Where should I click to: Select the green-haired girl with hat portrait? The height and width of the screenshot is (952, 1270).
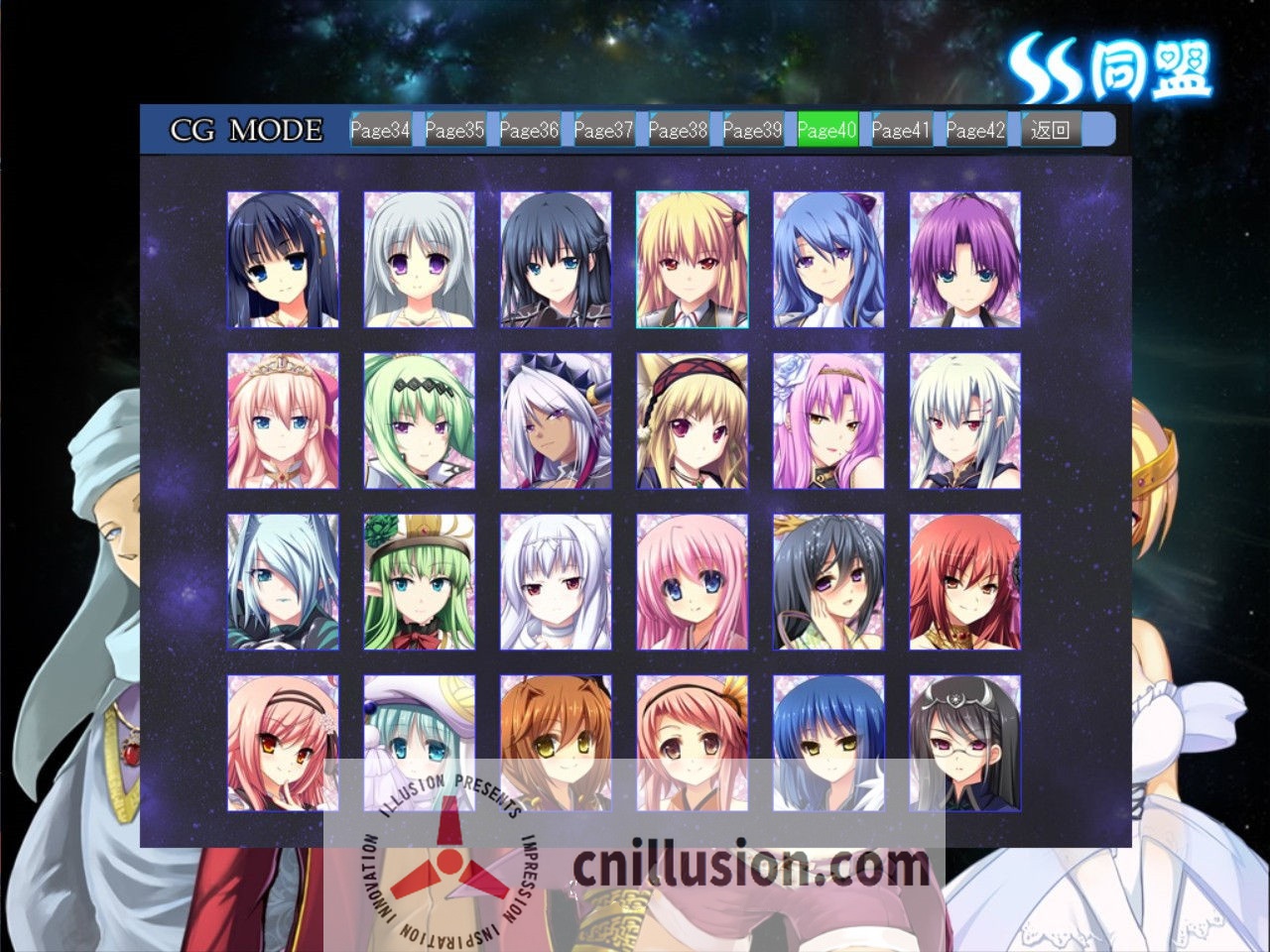coord(419,582)
